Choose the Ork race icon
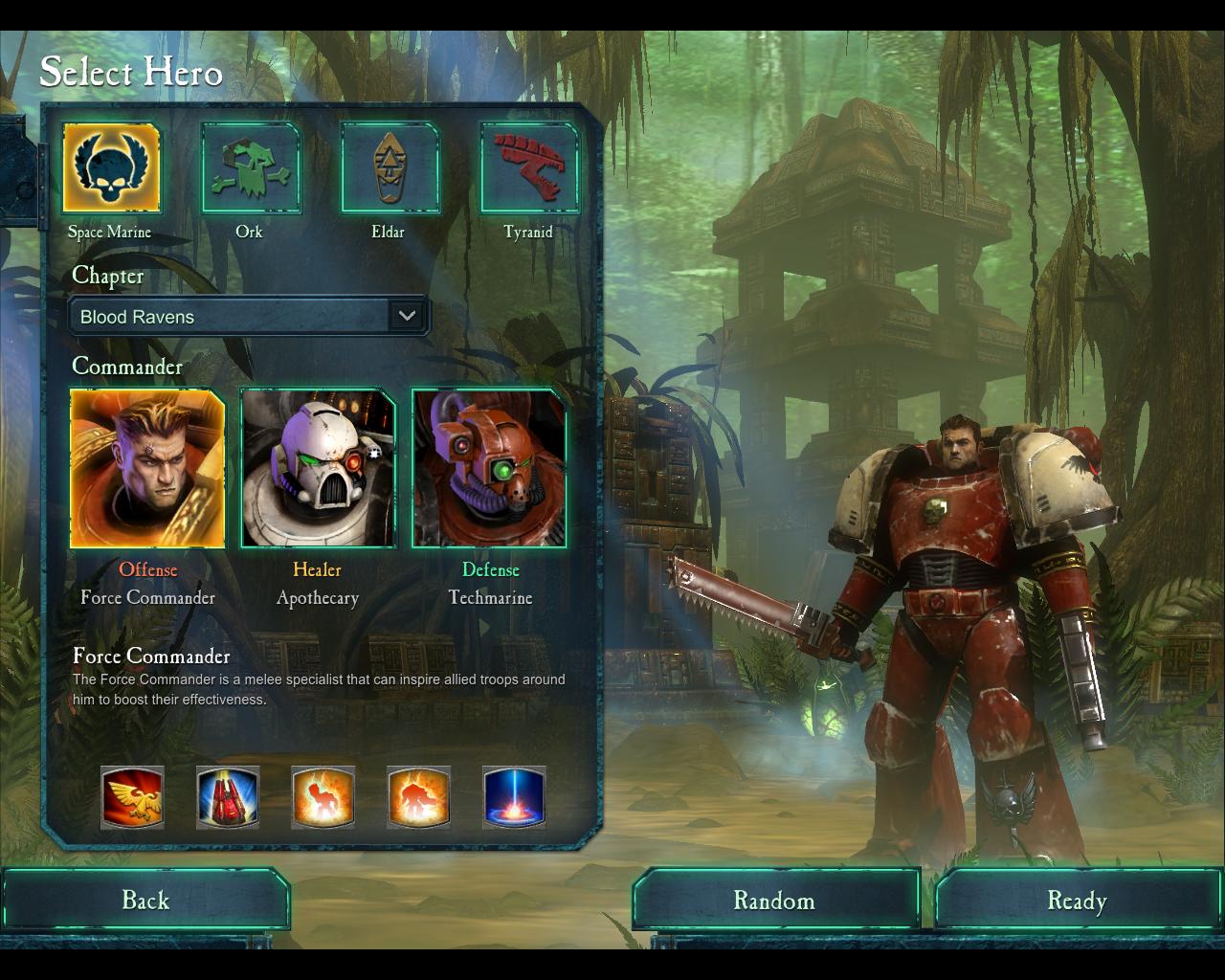The width and height of the screenshot is (1225, 980). [x=251, y=167]
